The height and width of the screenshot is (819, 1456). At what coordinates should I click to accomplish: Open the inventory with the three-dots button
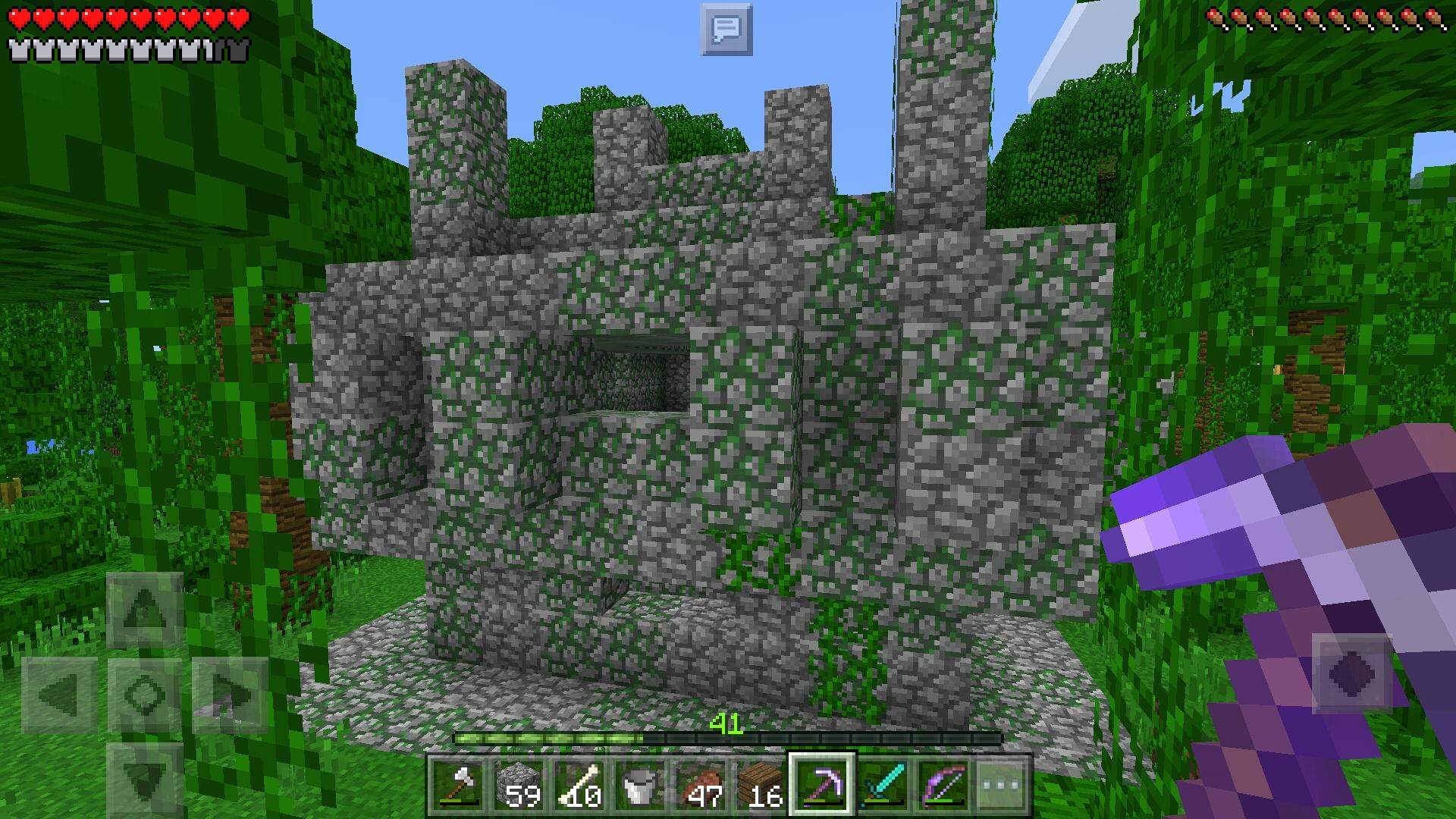coord(1003,785)
